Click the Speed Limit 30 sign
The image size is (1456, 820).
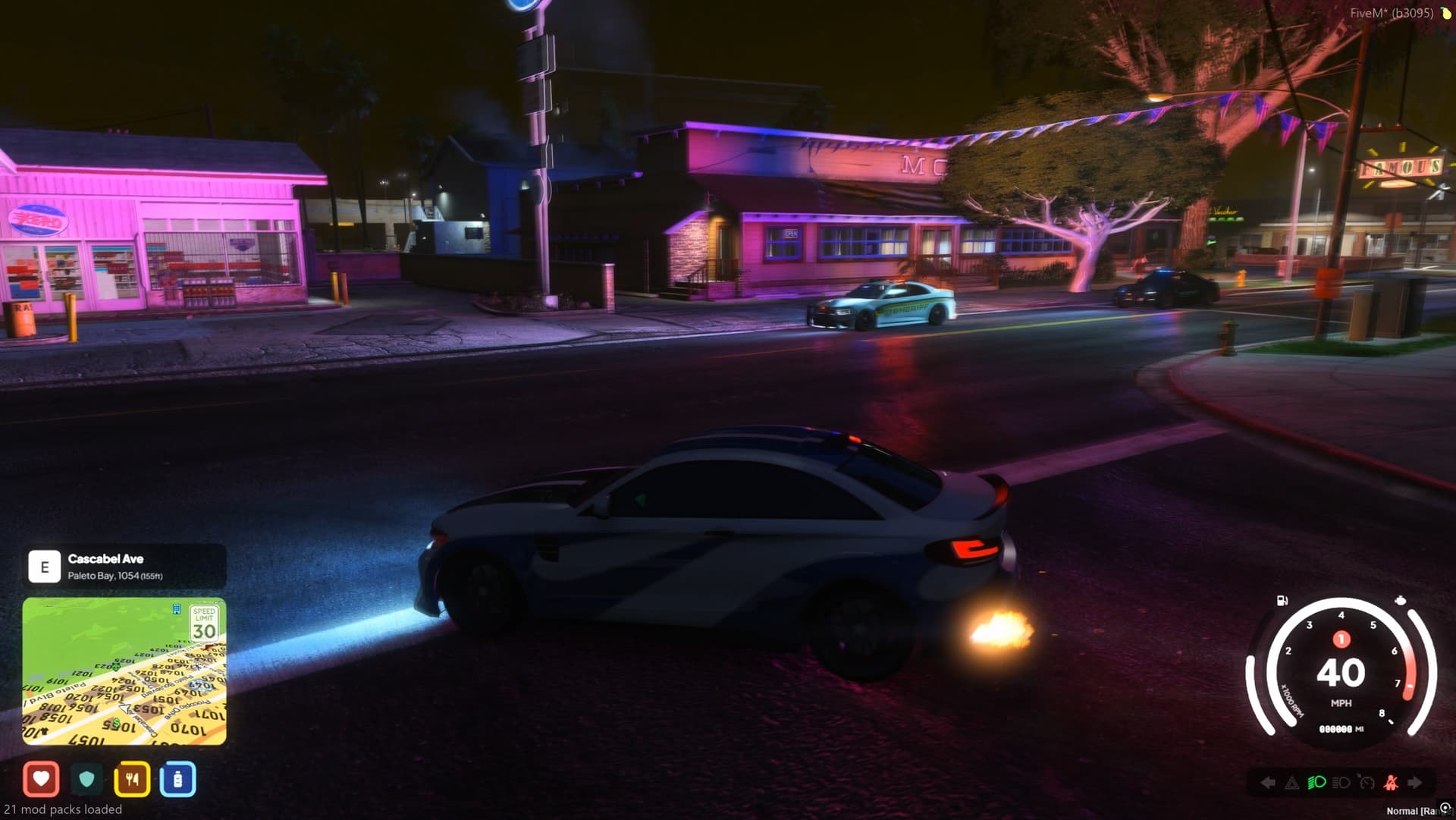click(x=203, y=624)
